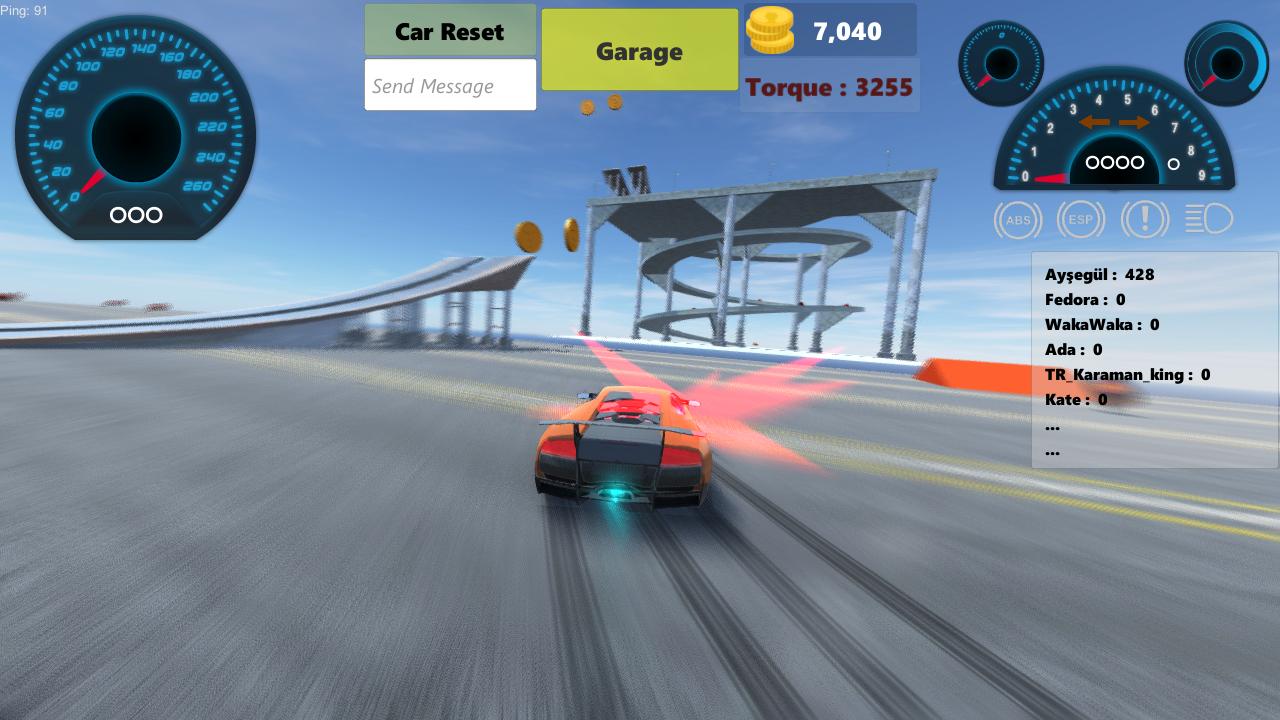This screenshot has width=1280, height=720.
Task: Open the Garage
Action: 639,50
